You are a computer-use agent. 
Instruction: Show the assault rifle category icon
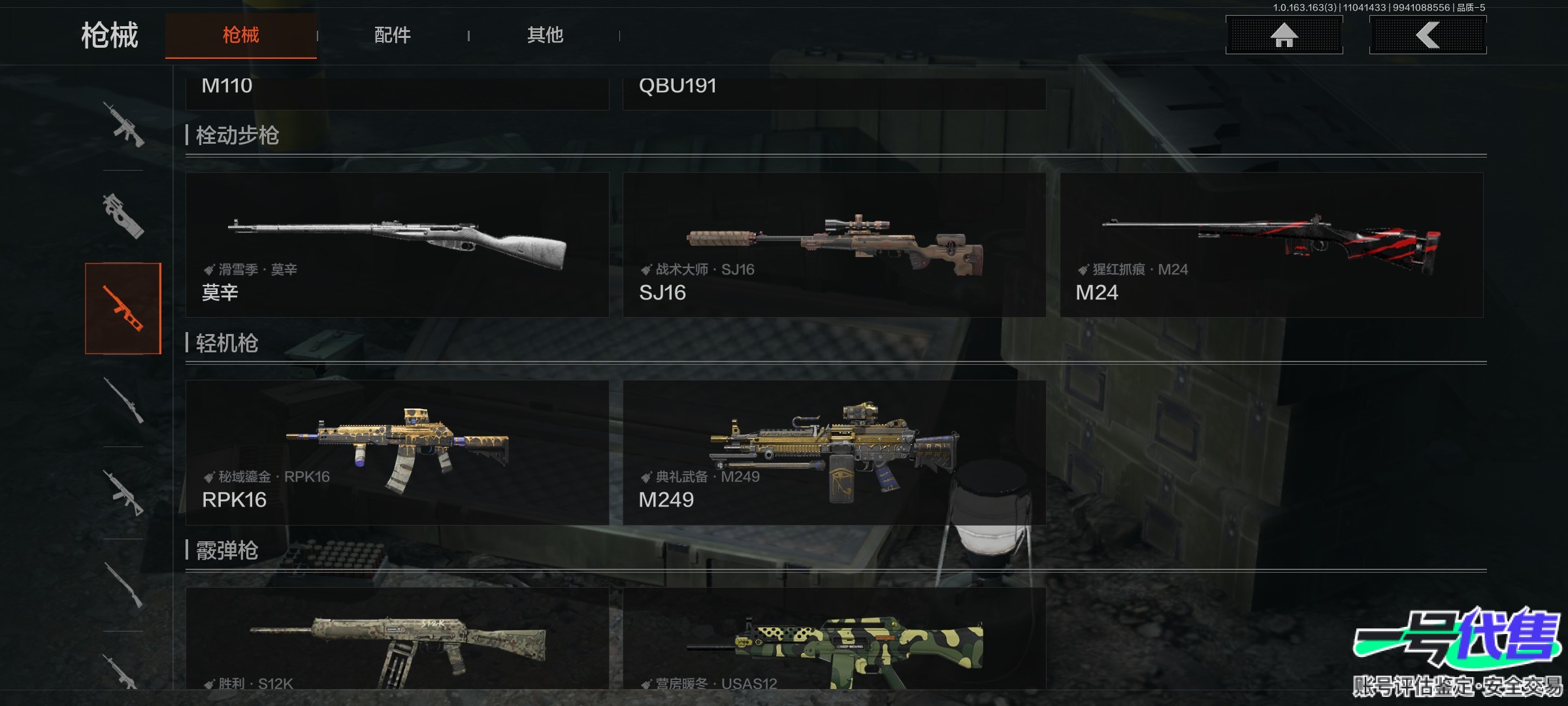coord(123,124)
